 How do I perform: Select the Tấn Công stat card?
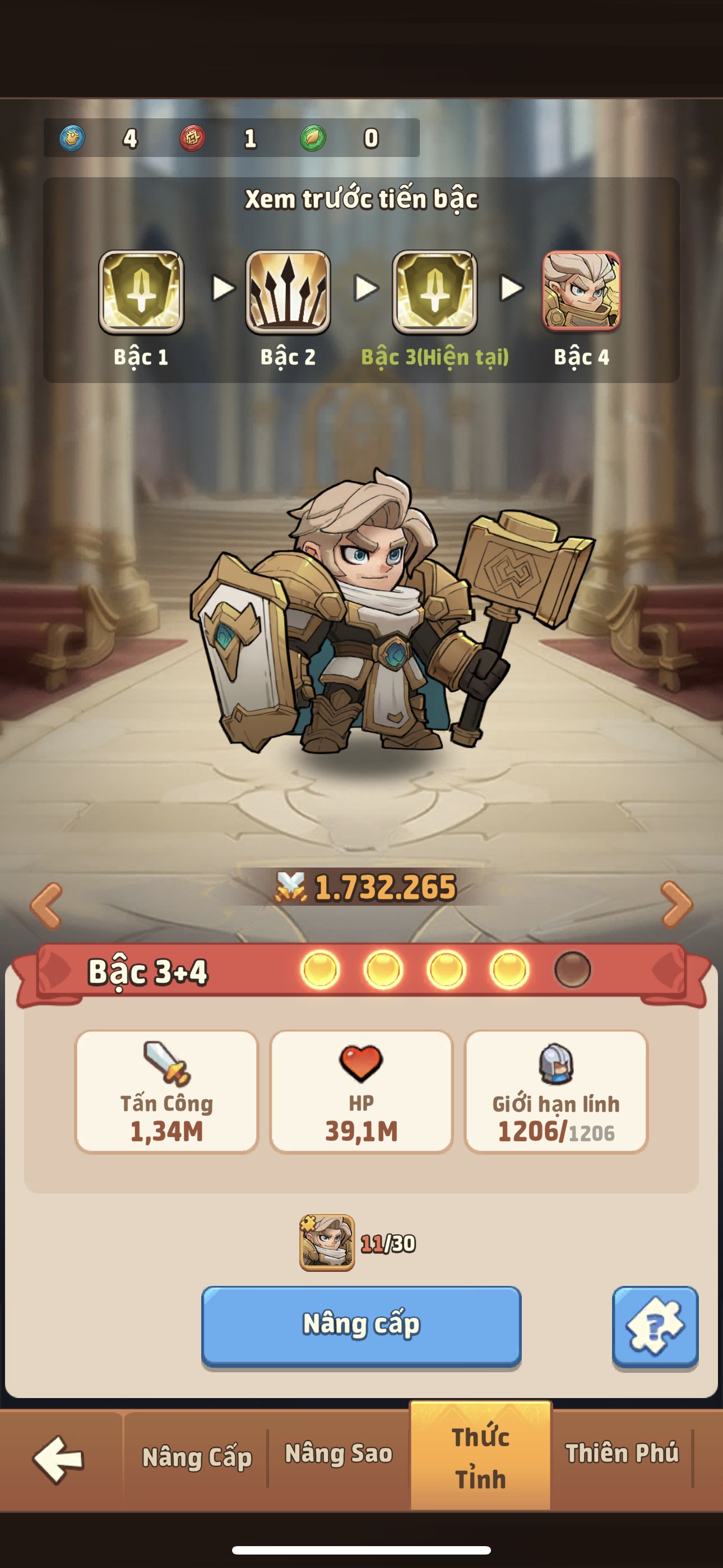167,1091
